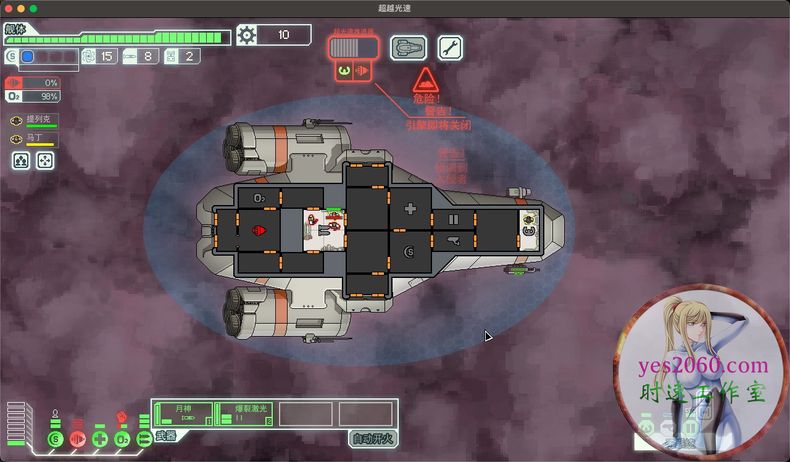Save current crew stations
This screenshot has height=462, width=790.
coord(19,160)
